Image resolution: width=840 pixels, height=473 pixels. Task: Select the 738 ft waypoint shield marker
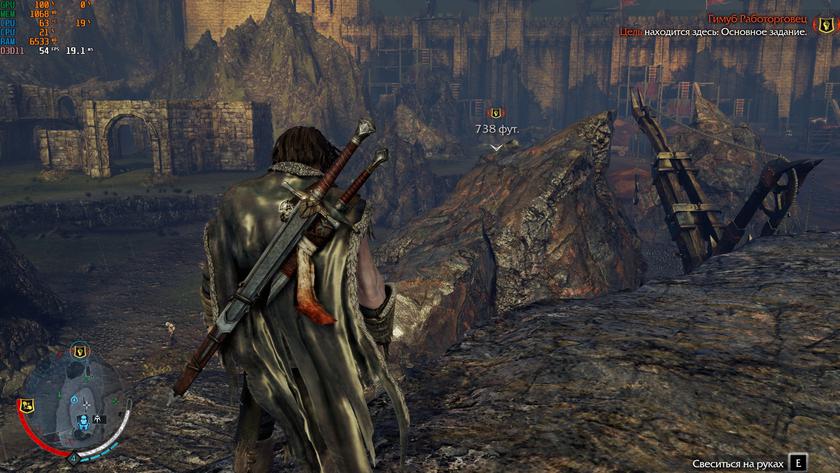496,113
